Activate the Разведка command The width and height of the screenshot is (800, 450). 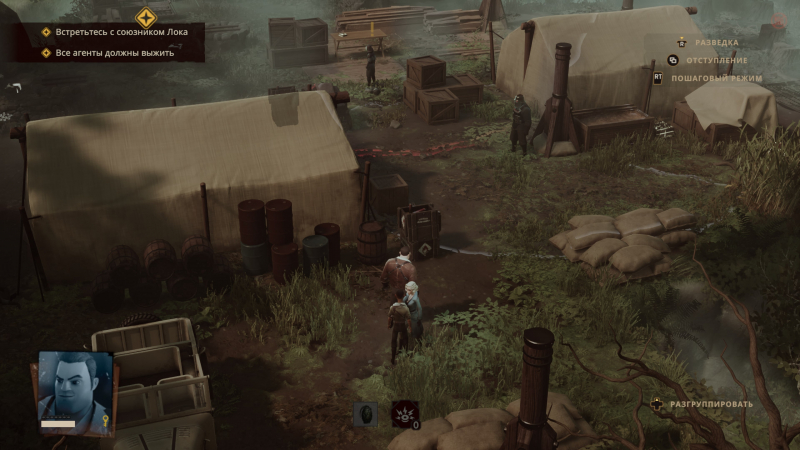pos(718,43)
